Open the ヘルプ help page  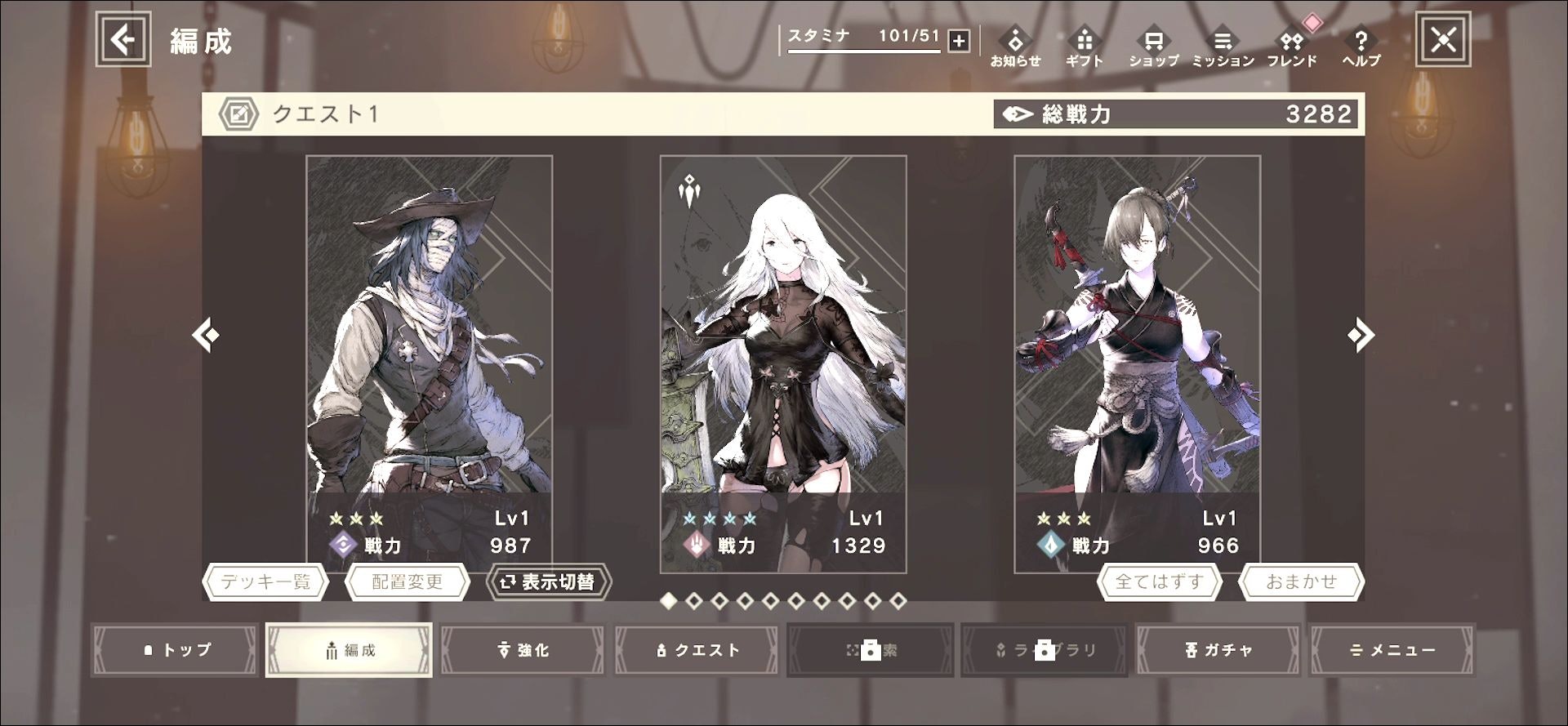[1361, 47]
